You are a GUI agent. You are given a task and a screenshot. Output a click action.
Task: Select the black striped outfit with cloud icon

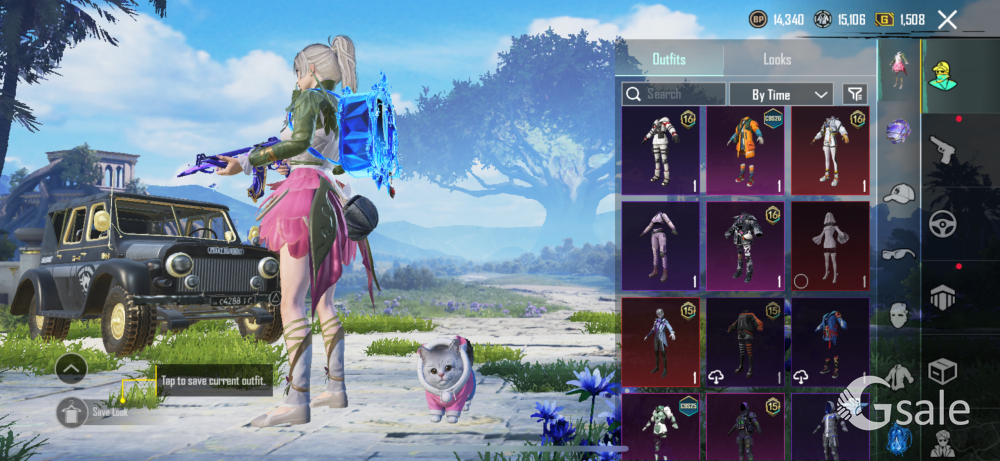click(745, 341)
